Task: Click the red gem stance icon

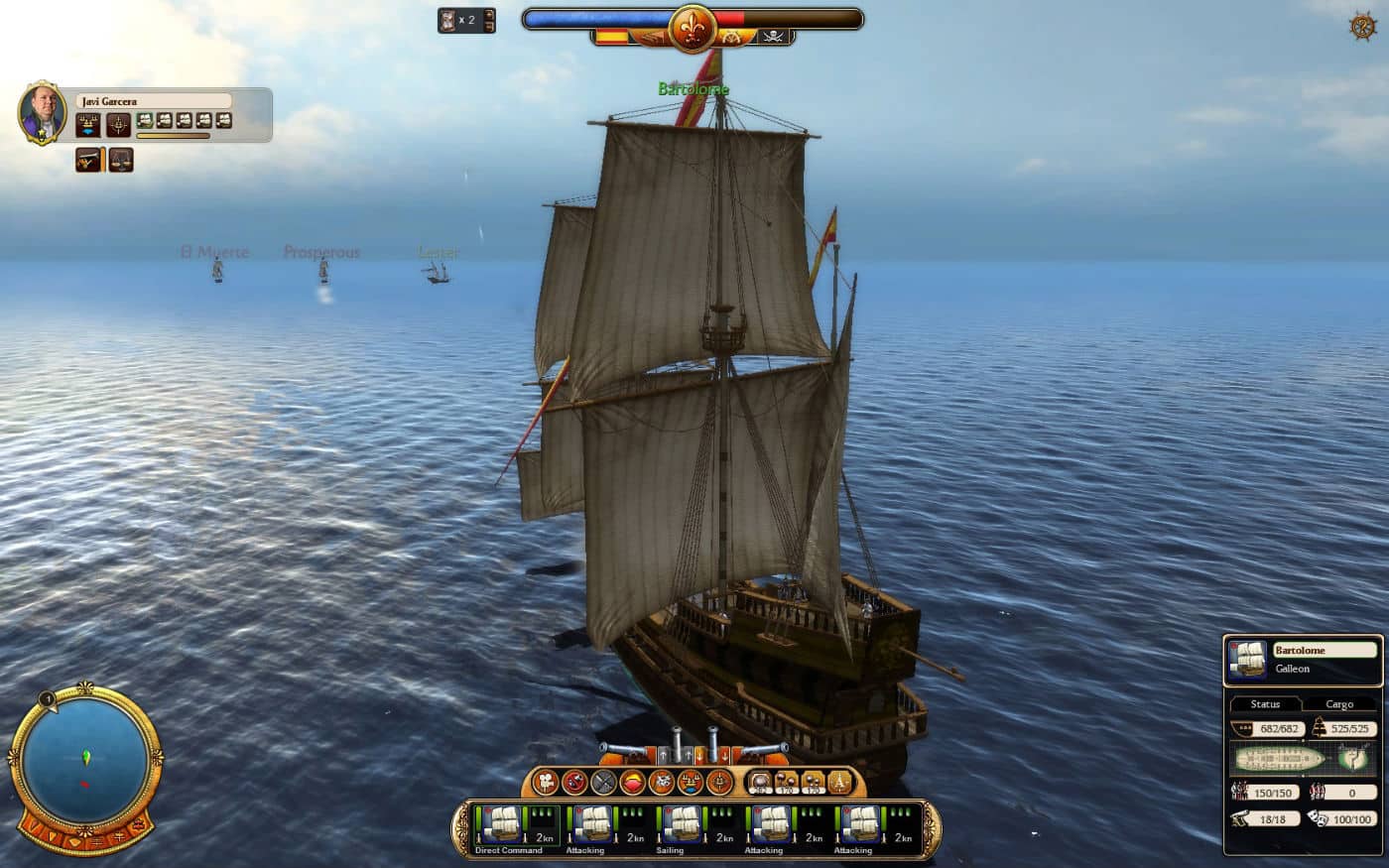Action: click(x=632, y=783)
